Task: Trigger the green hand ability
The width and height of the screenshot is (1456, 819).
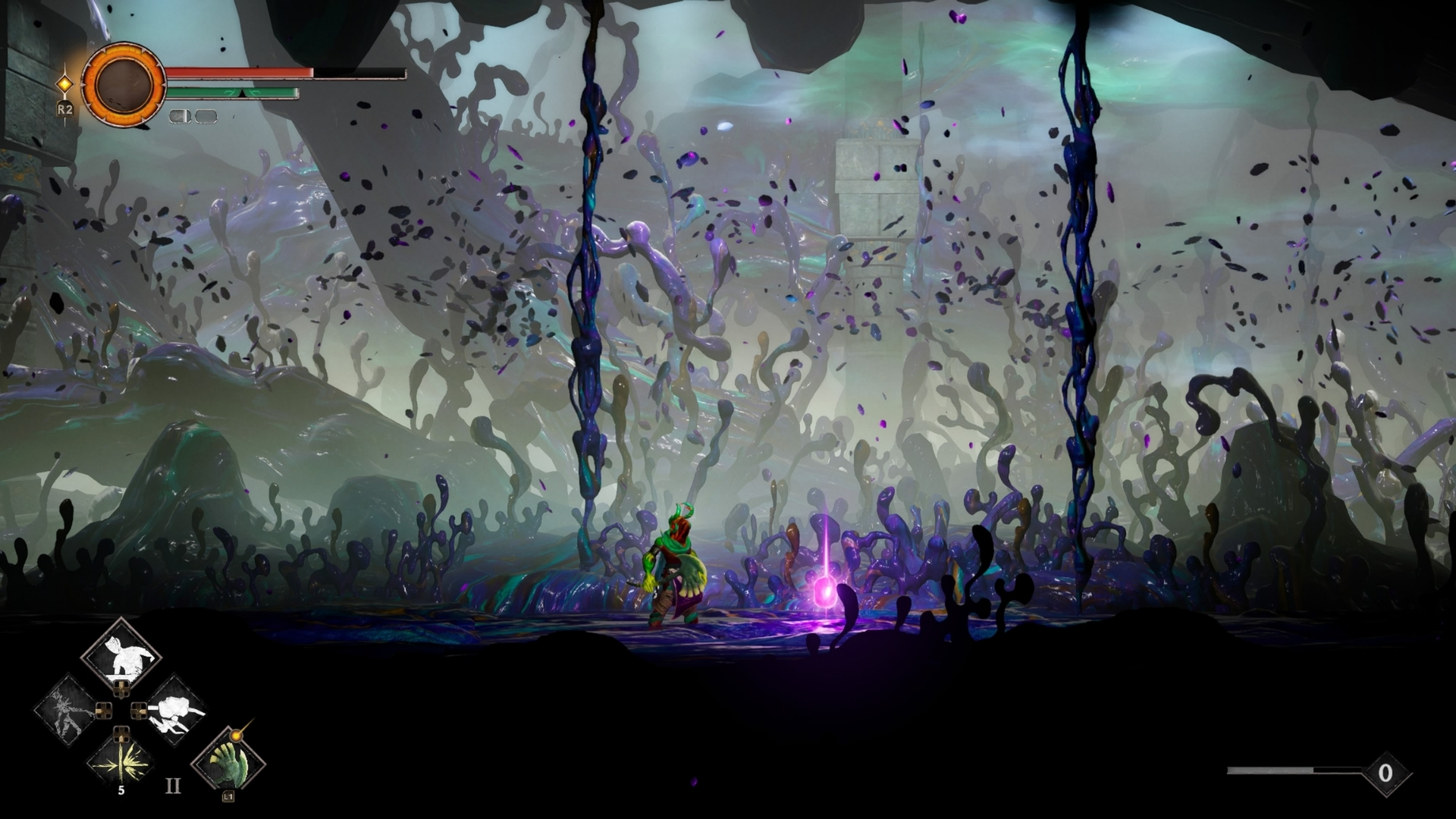Action: [227, 761]
